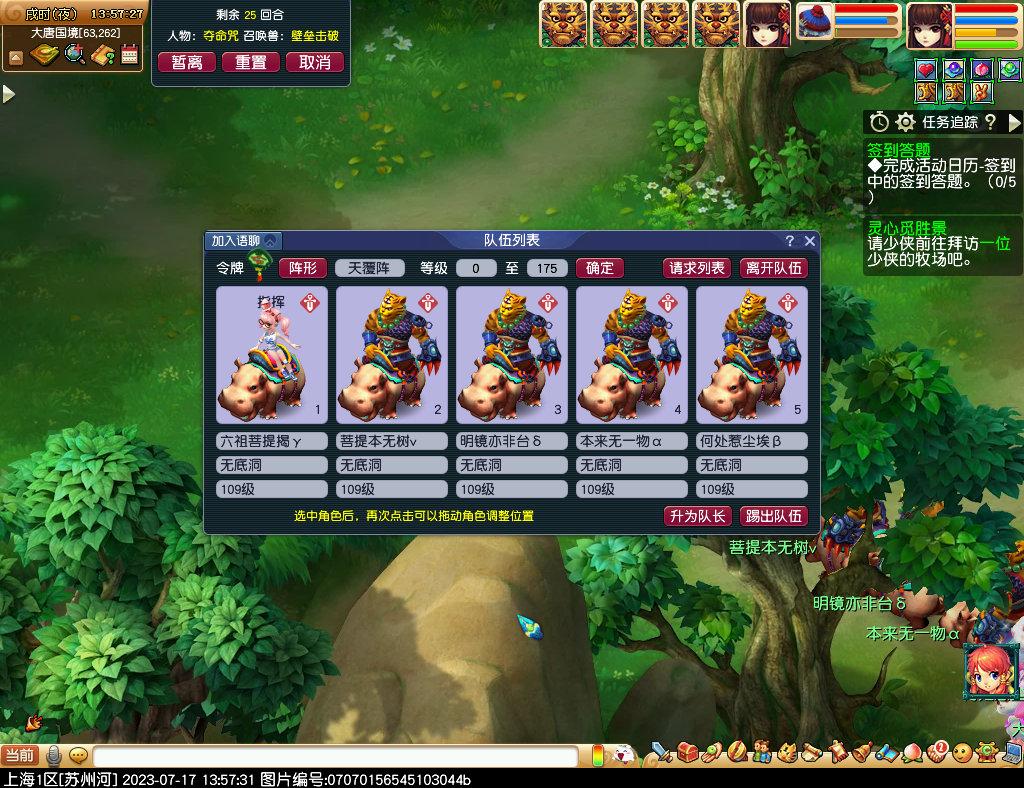Click the 重置 button

251,62
